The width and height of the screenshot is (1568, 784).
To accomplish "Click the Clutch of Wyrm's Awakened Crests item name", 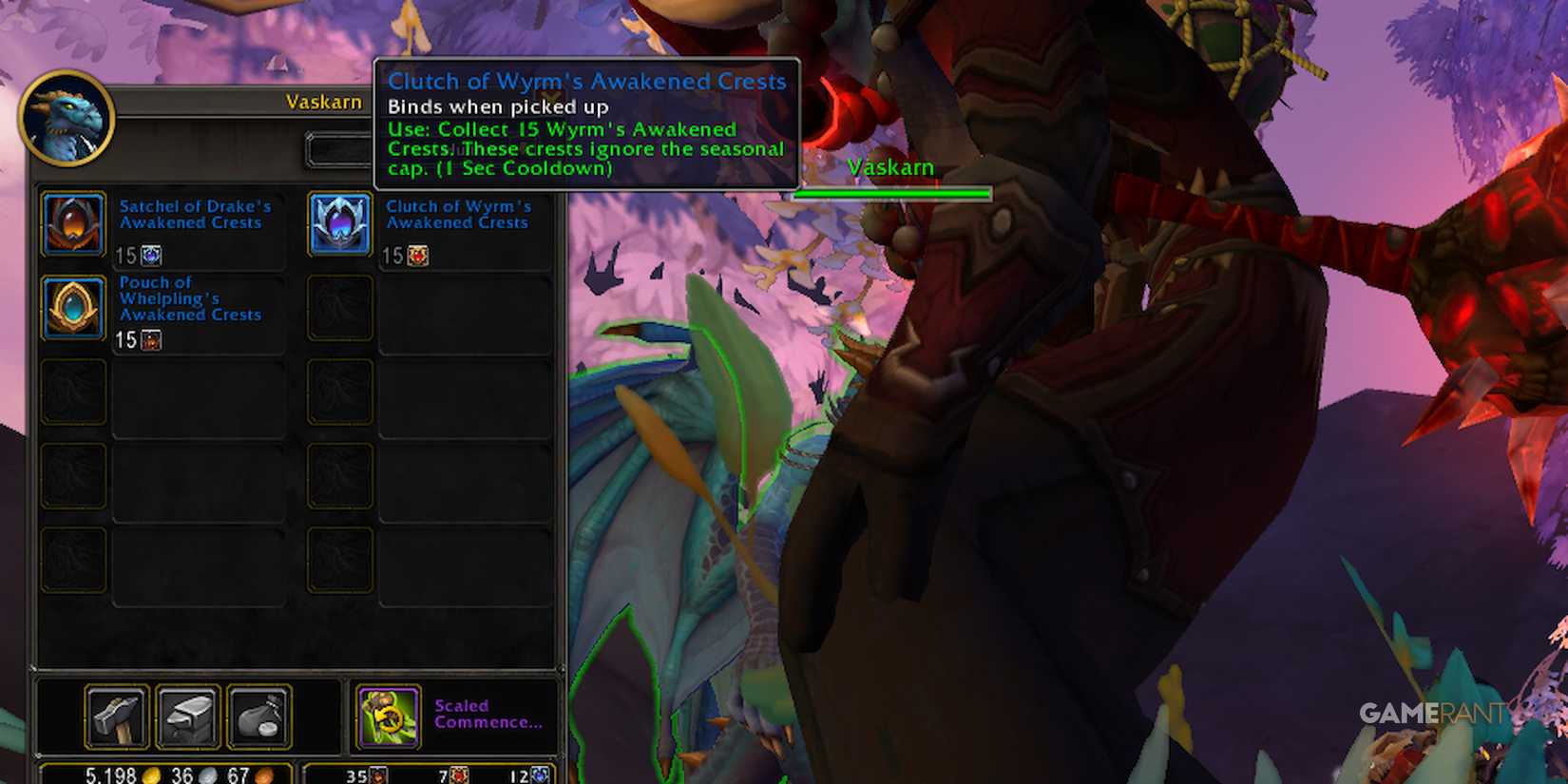I will pyautogui.click(x=459, y=215).
